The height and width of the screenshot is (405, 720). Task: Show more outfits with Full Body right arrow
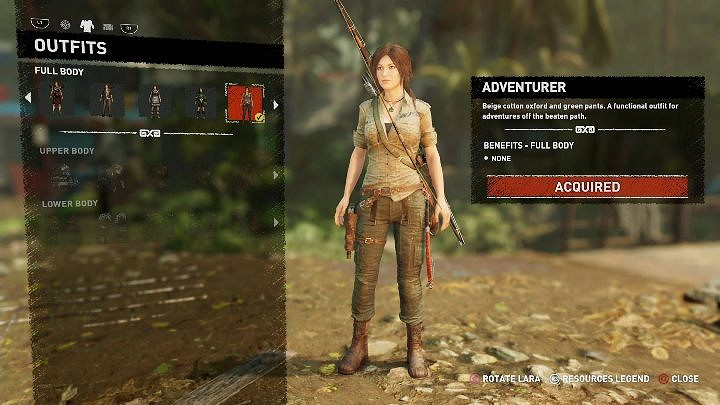point(276,103)
